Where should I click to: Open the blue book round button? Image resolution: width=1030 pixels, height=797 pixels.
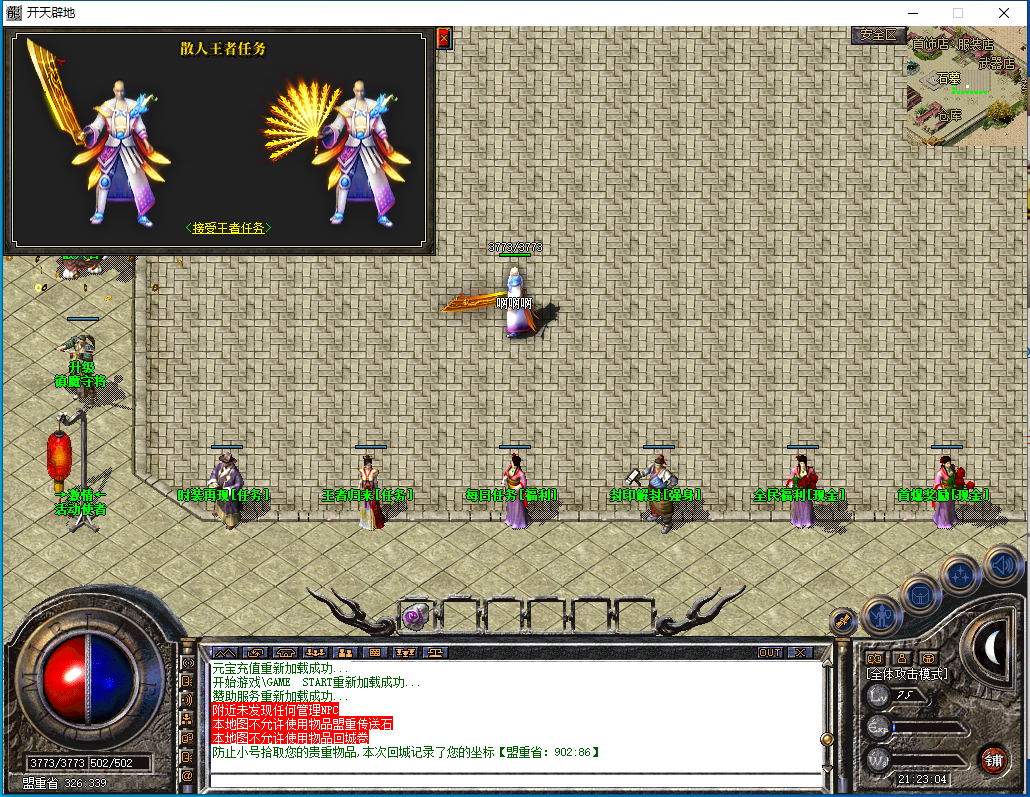coord(919,594)
